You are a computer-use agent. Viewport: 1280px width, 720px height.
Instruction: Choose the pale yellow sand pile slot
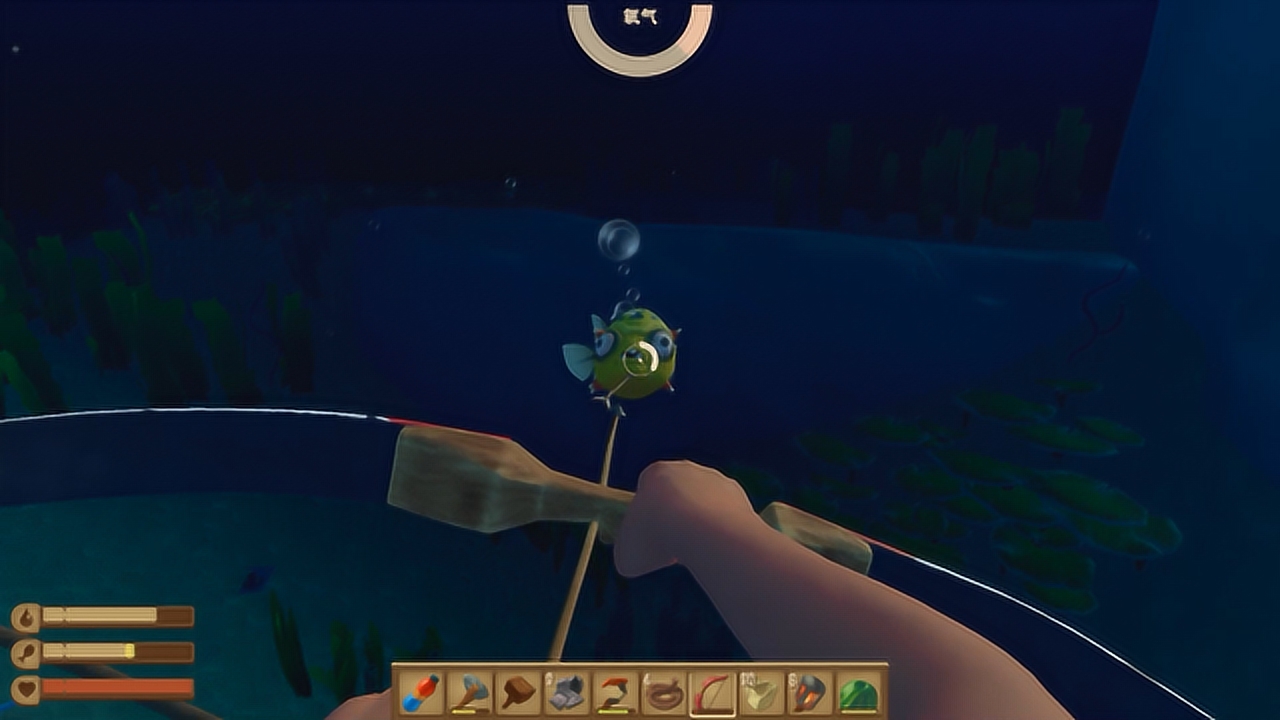point(762,693)
